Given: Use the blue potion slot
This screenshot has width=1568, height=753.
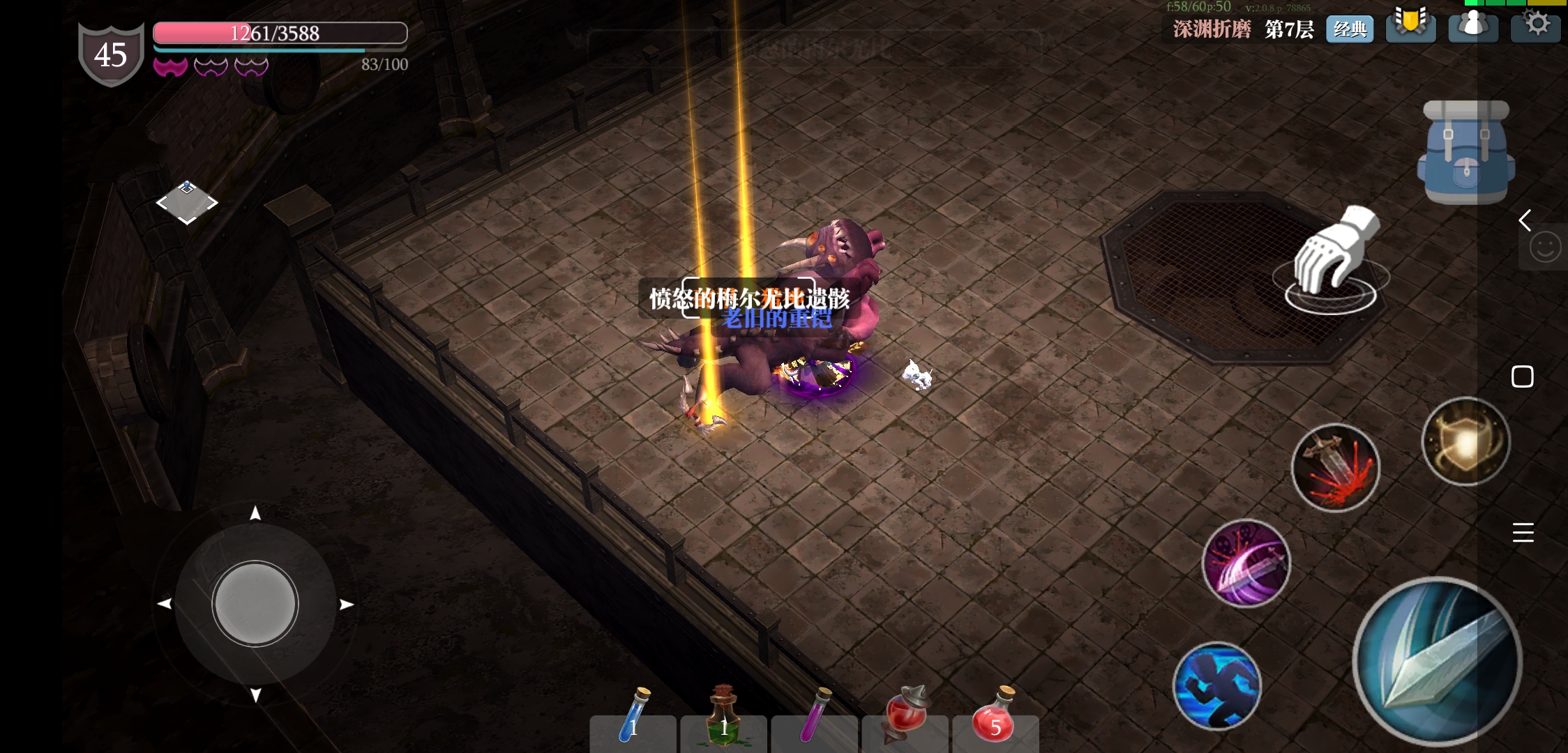Looking at the screenshot, I should tap(633, 718).
